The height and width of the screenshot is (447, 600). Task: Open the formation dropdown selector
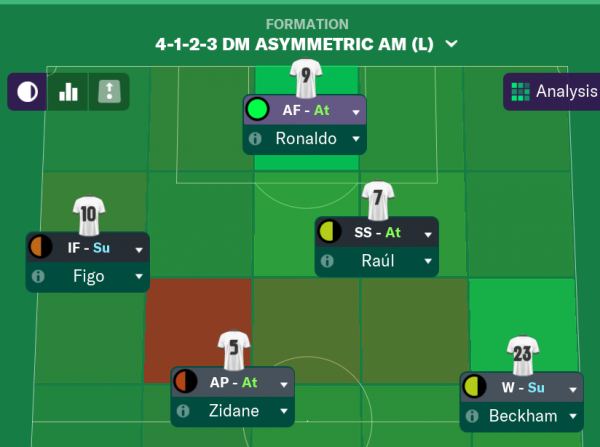click(x=451, y=44)
